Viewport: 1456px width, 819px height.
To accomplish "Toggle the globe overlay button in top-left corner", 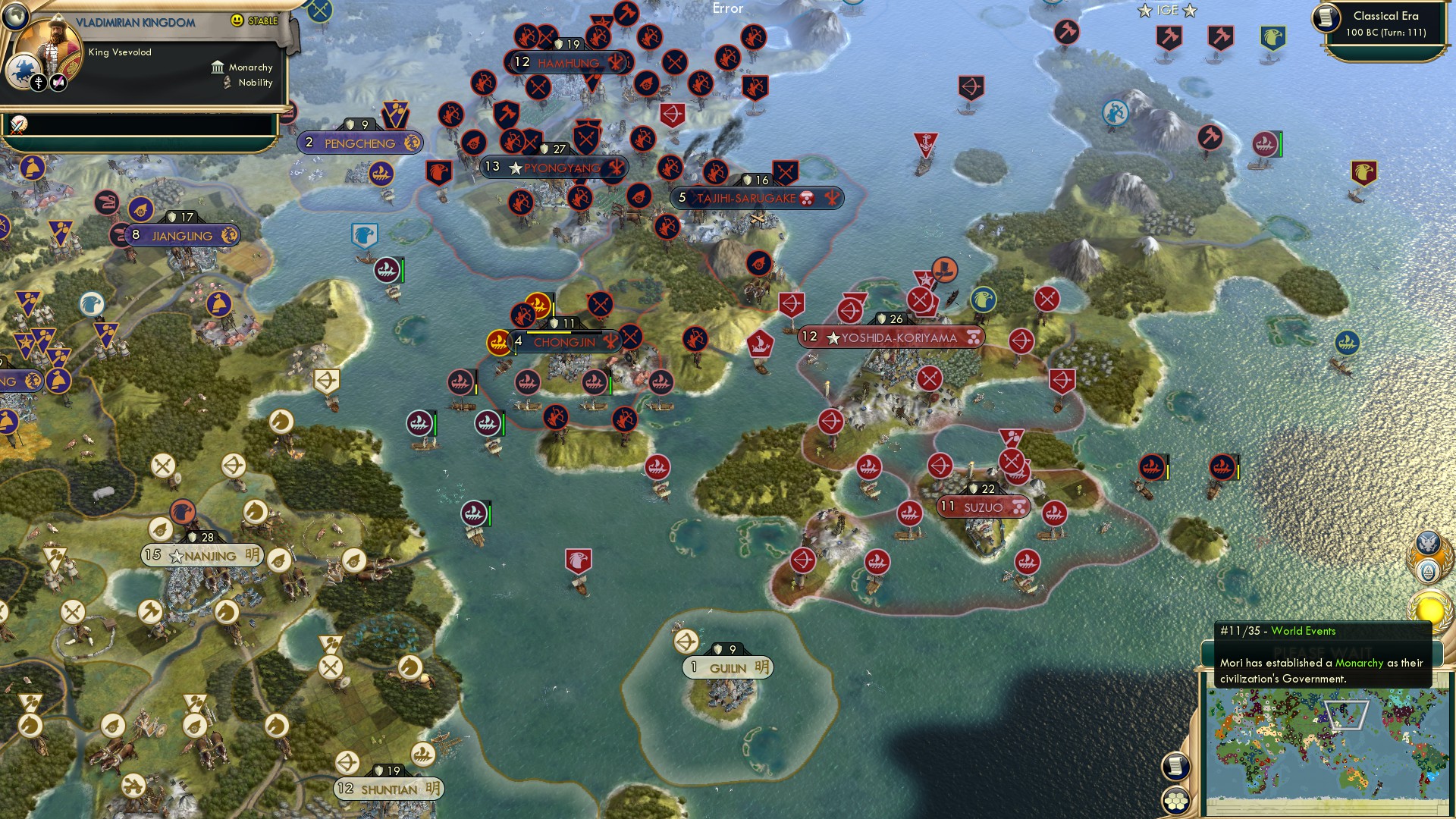I will [15, 17].
